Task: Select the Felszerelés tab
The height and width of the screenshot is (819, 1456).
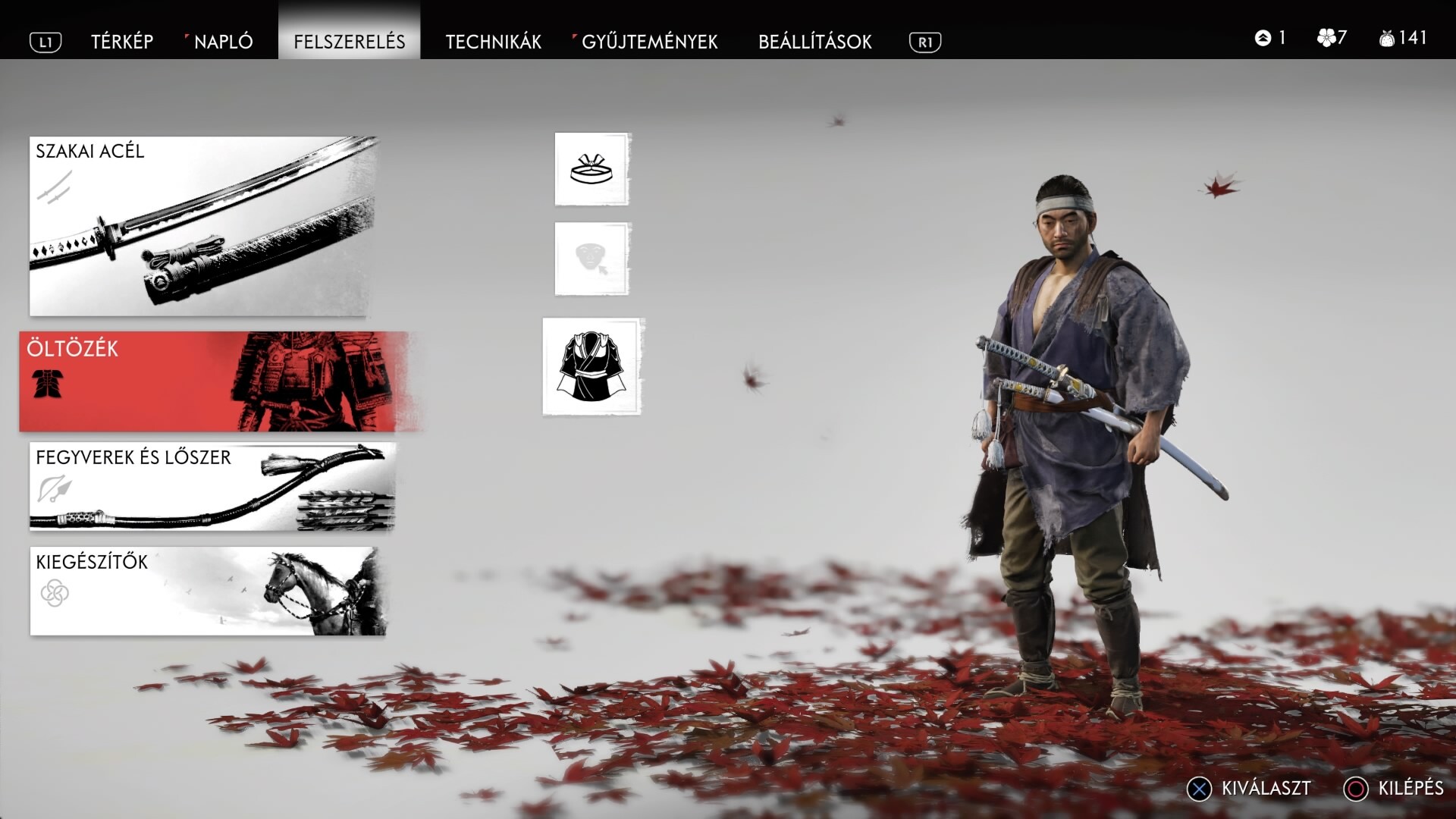Action: (350, 42)
